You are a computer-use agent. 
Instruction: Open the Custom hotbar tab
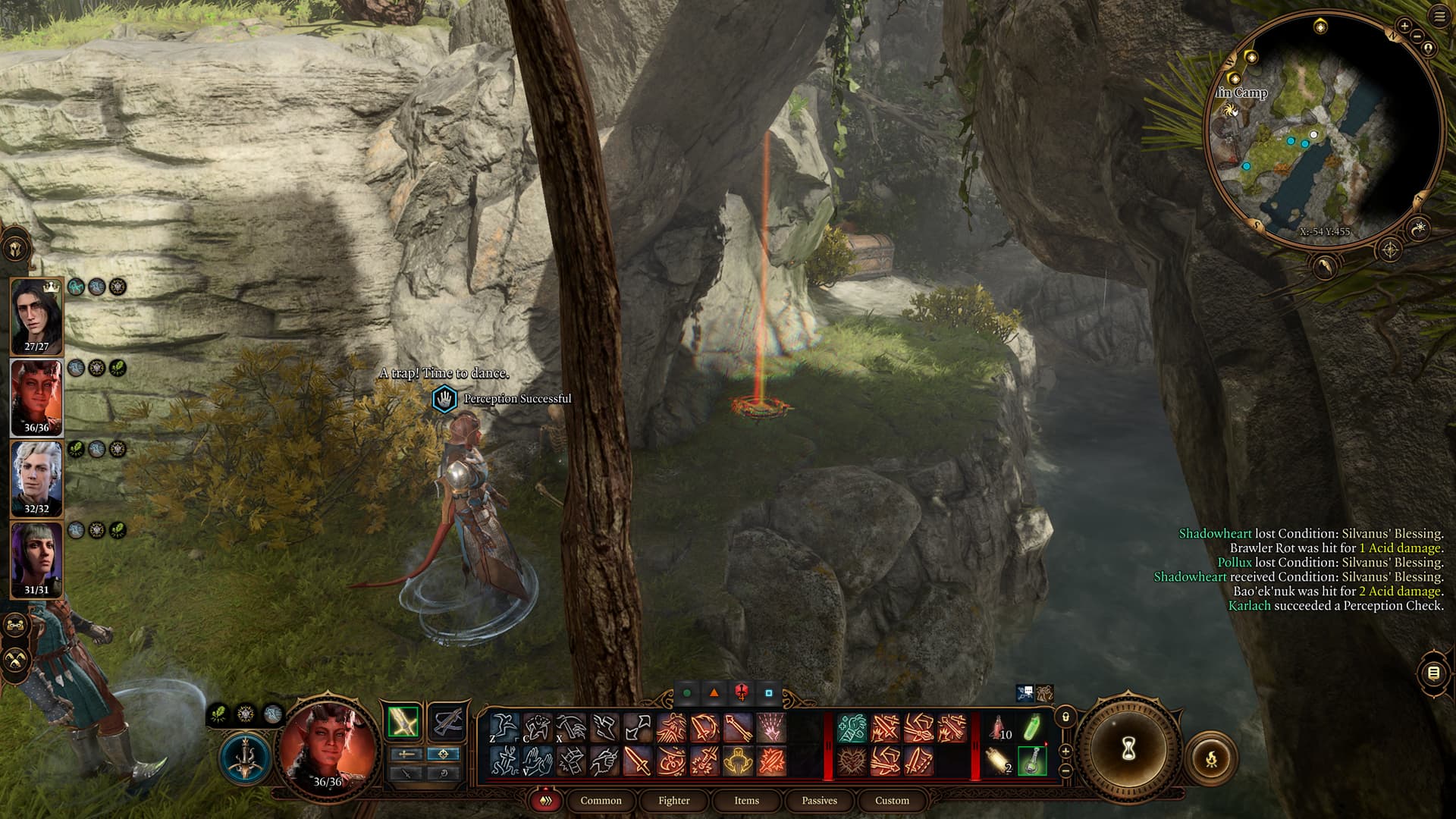pyautogui.click(x=892, y=800)
